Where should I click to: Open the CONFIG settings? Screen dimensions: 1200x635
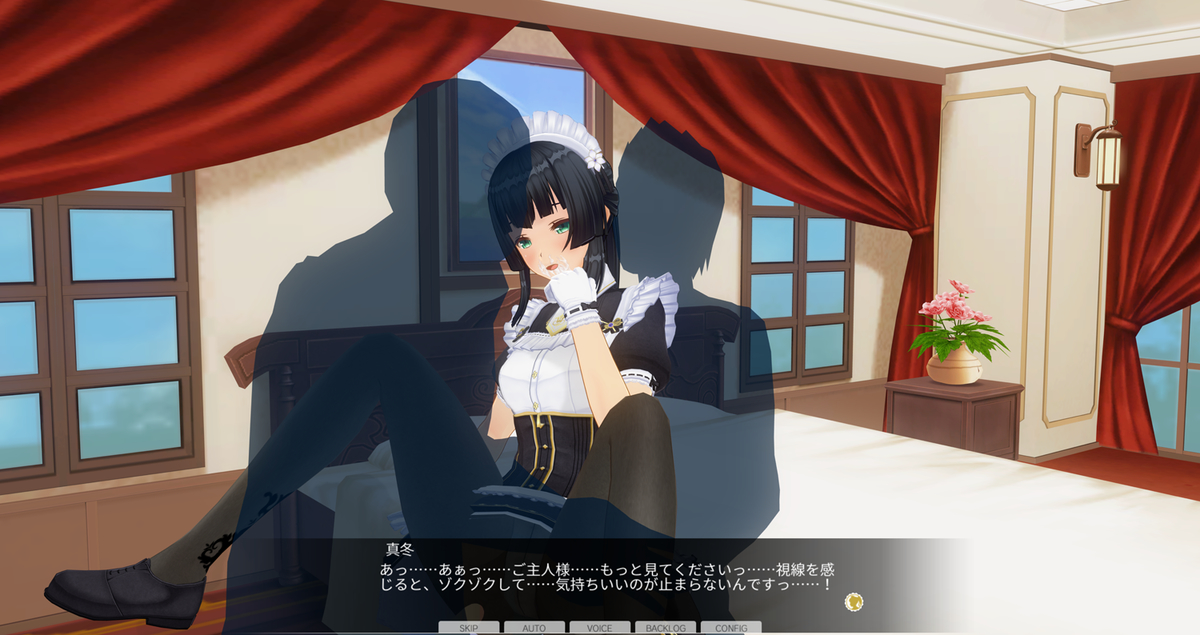point(731,628)
